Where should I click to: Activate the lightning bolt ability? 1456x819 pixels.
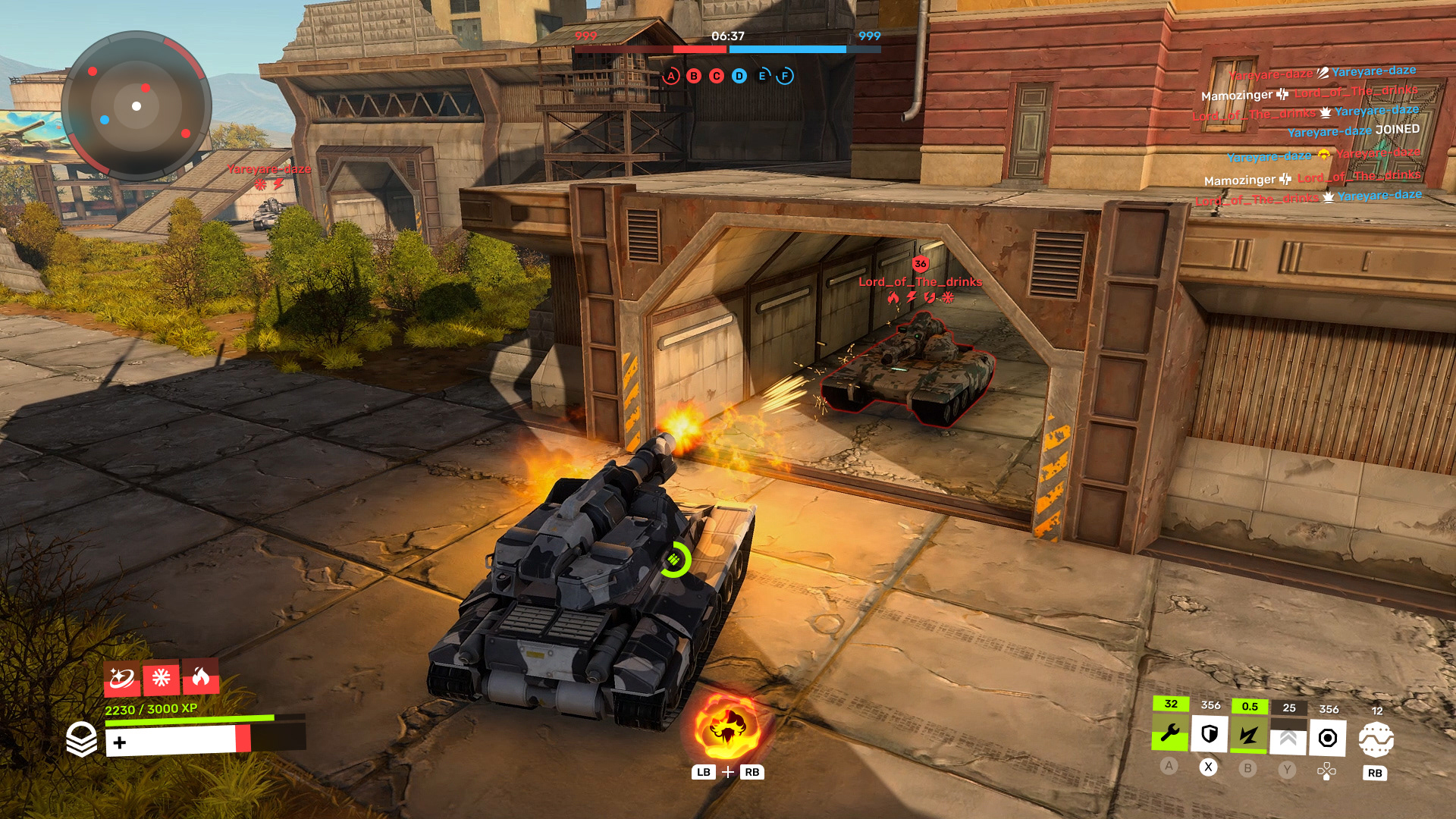[x=1248, y=735]
